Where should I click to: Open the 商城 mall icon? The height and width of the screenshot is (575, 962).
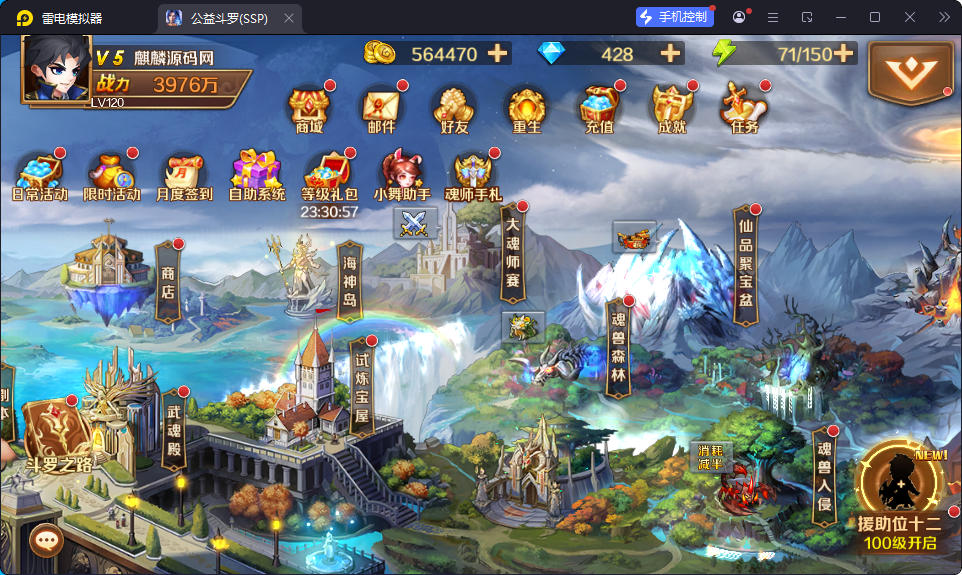coord(309,109)
